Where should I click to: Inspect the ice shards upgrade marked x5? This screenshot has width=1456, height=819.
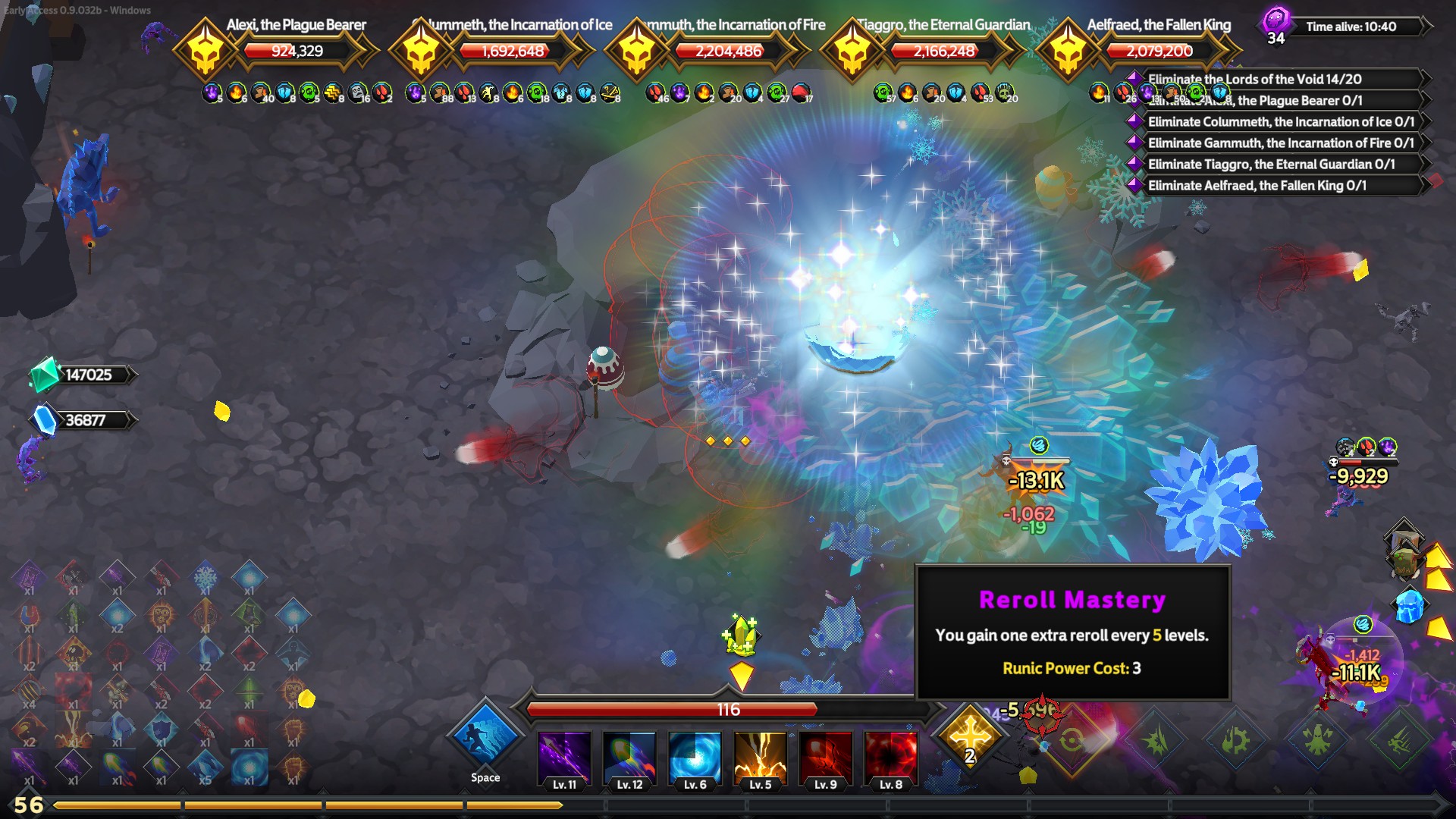pos(205,767)
